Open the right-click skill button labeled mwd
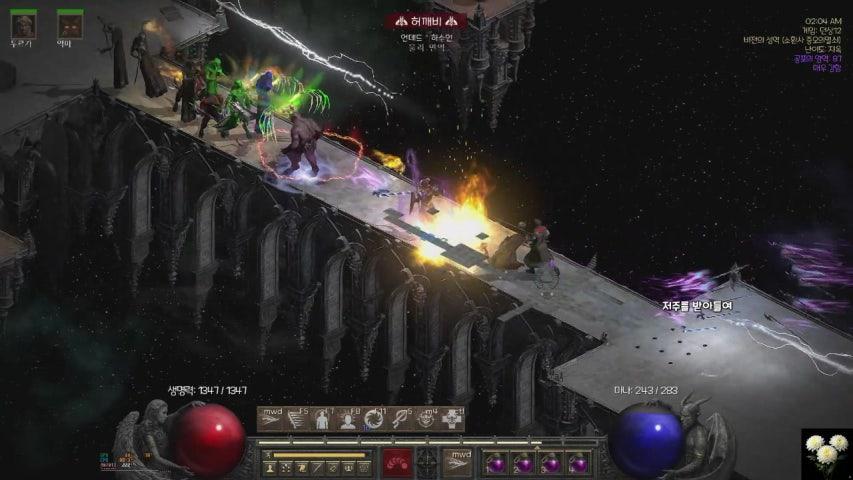The image size is (853, 480). [457, 462]
